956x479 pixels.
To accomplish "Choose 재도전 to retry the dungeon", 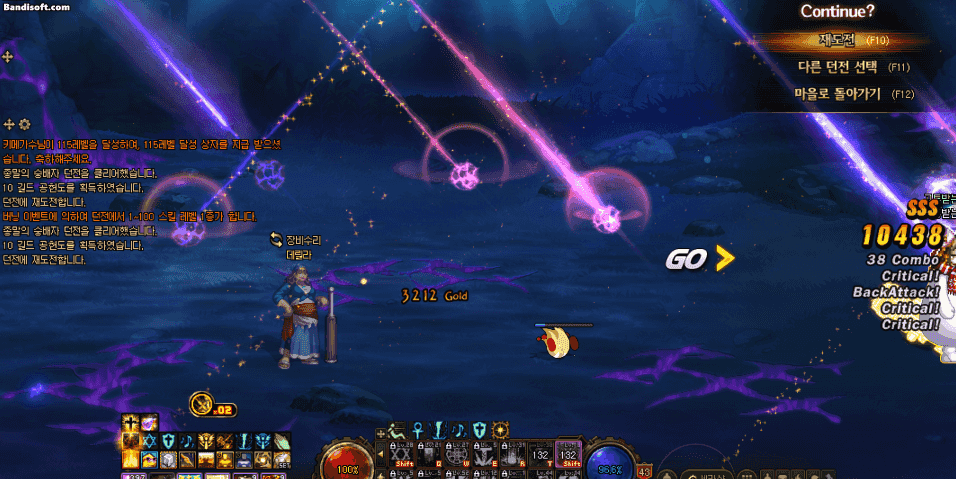I will pyautogui.click(x=838, y=41).
